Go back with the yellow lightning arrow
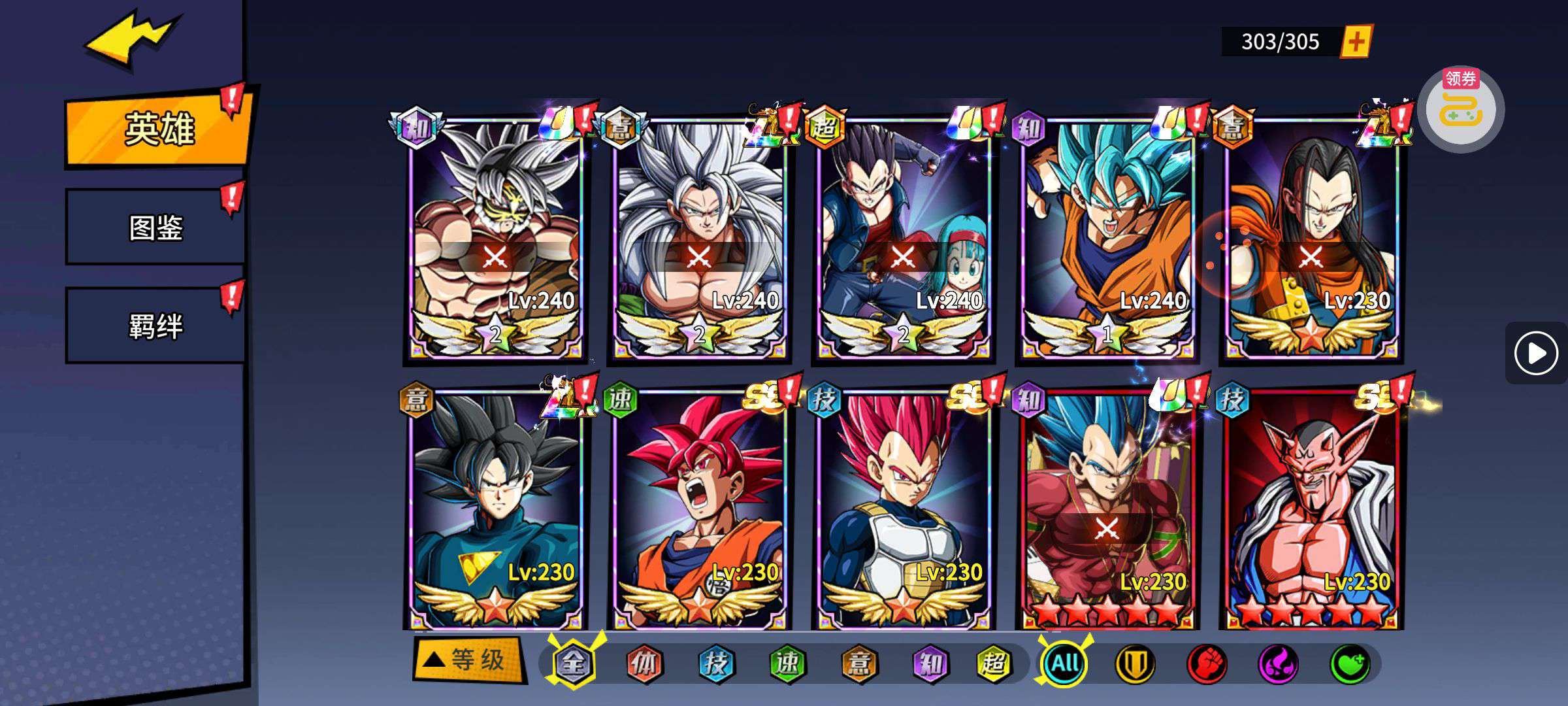The width and height of the screenshot is (1568, 706). [x=131, y=39]
